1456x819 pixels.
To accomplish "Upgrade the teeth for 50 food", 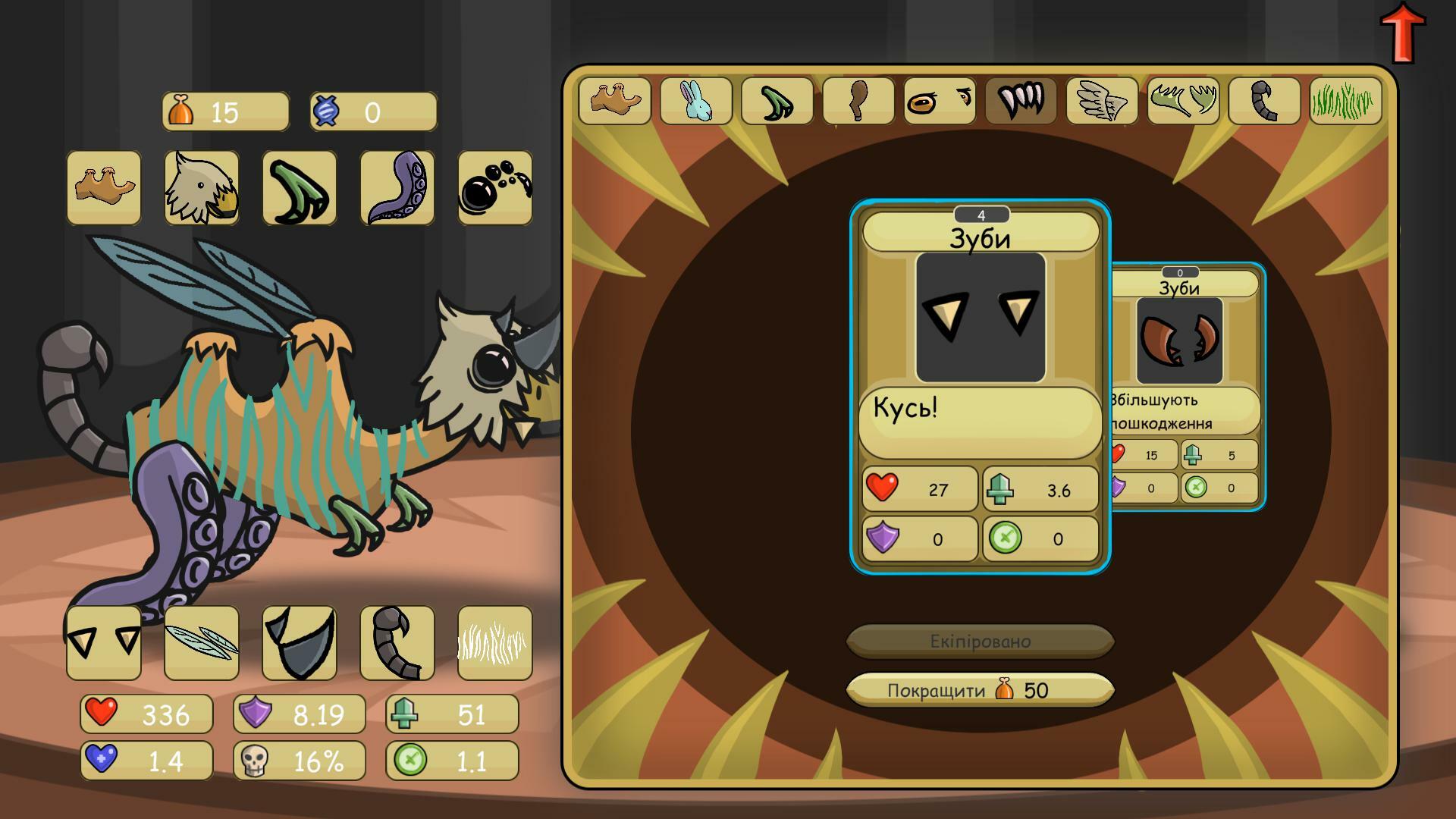I will [x=979, y=690].
